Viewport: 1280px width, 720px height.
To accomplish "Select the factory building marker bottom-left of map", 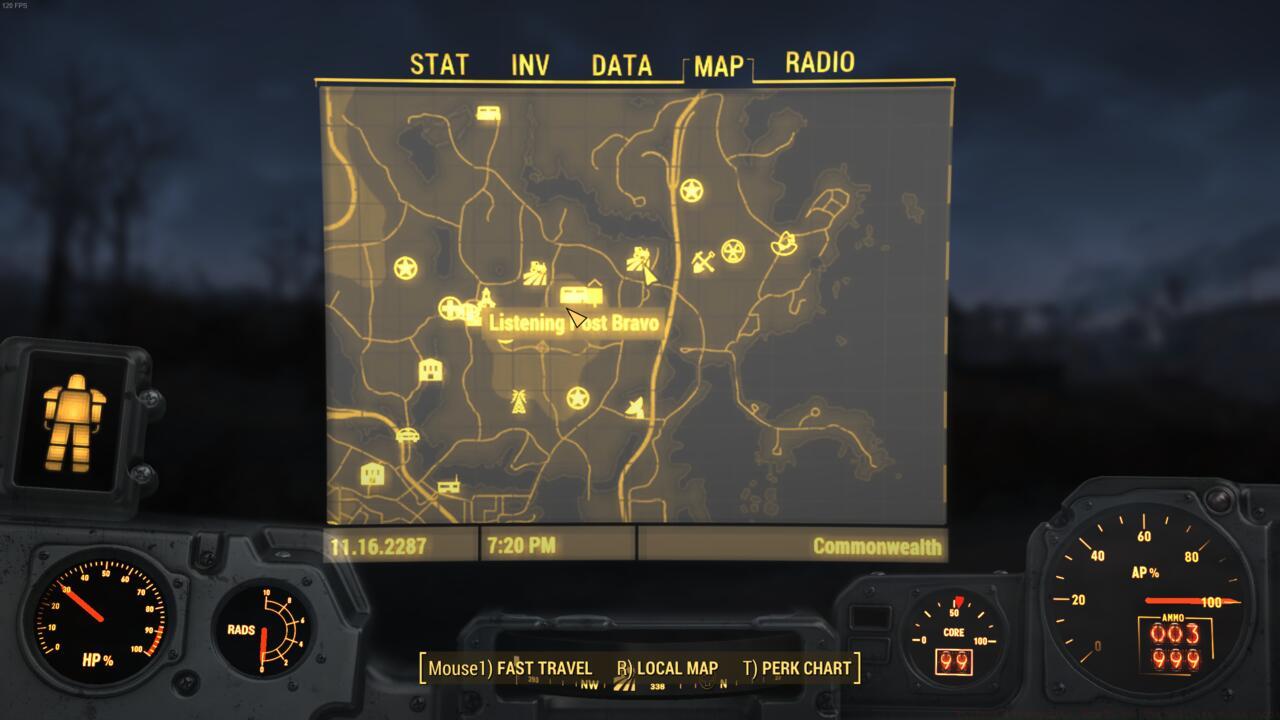I will [x=371, y=472].
